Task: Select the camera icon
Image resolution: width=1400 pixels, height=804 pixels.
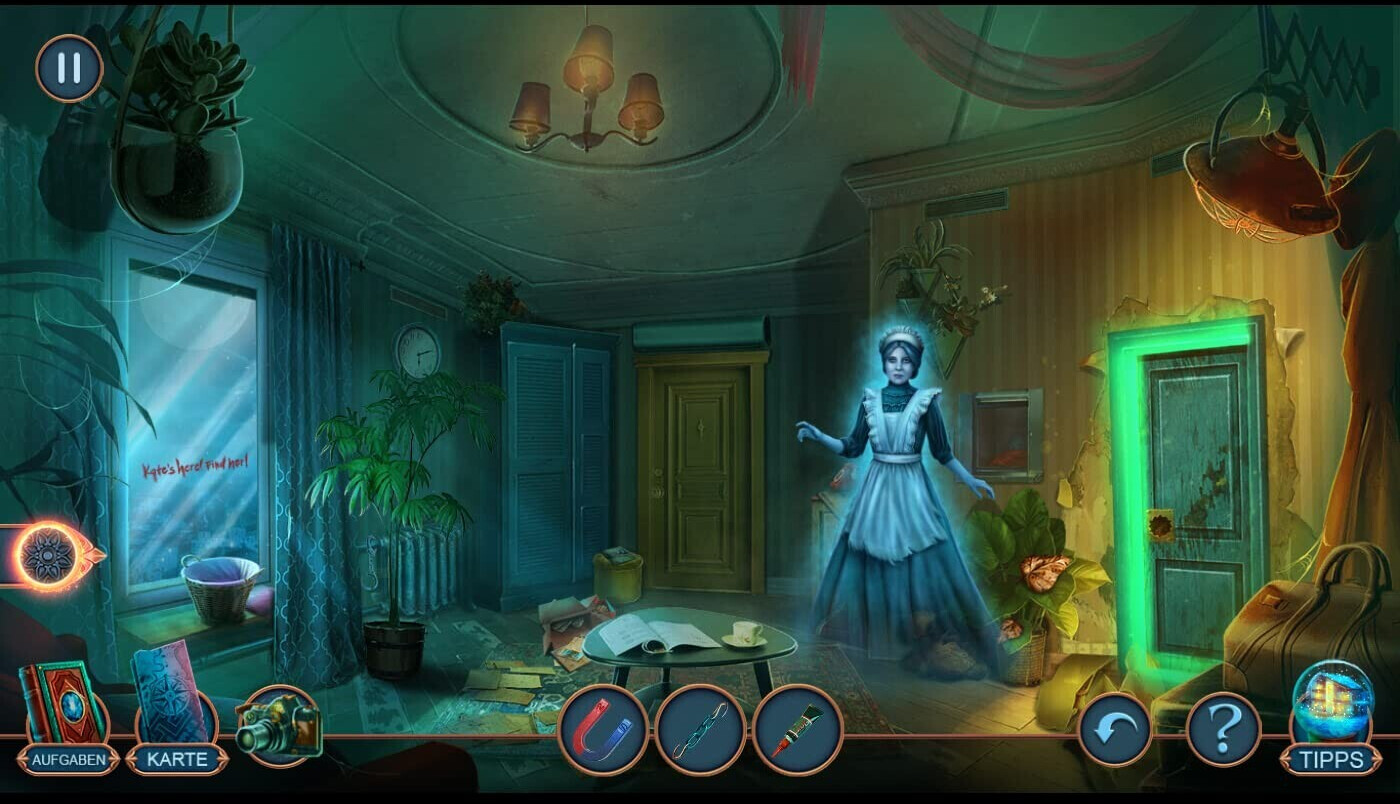Action: pos(278,722)
